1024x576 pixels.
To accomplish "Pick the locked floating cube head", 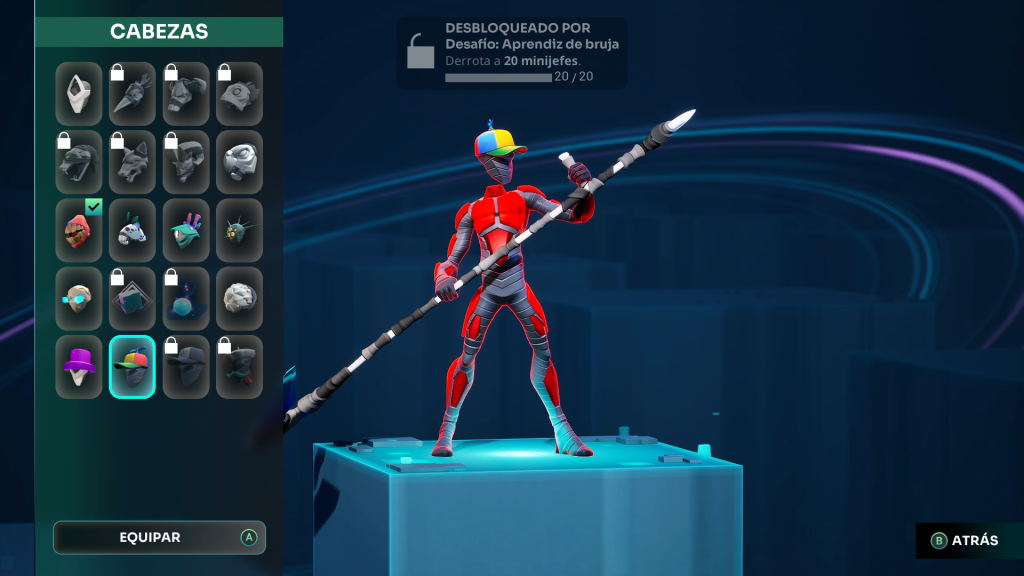I will coord(132,299).
